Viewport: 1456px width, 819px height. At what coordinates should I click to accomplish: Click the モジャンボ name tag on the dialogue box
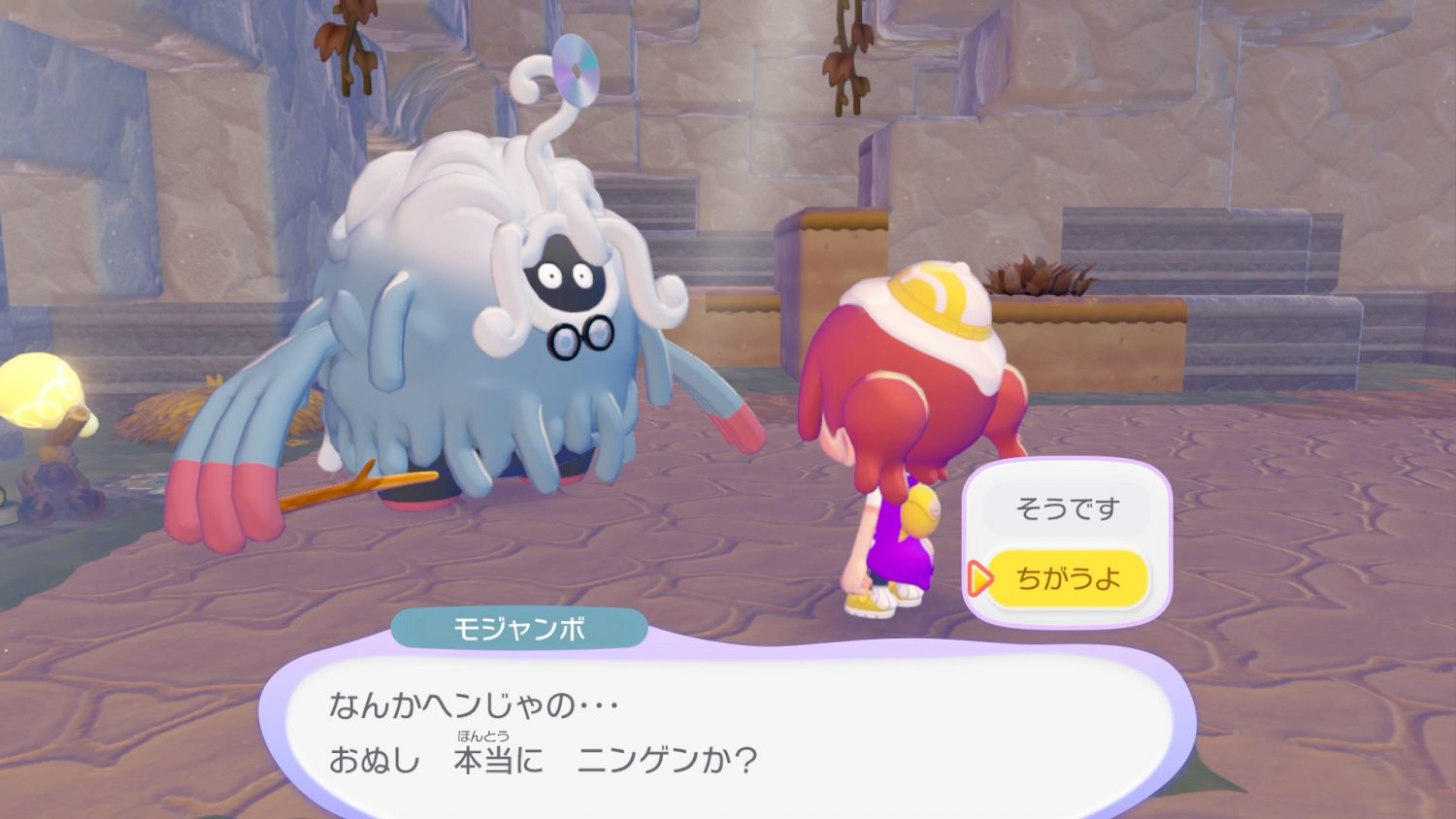[516, 629]
